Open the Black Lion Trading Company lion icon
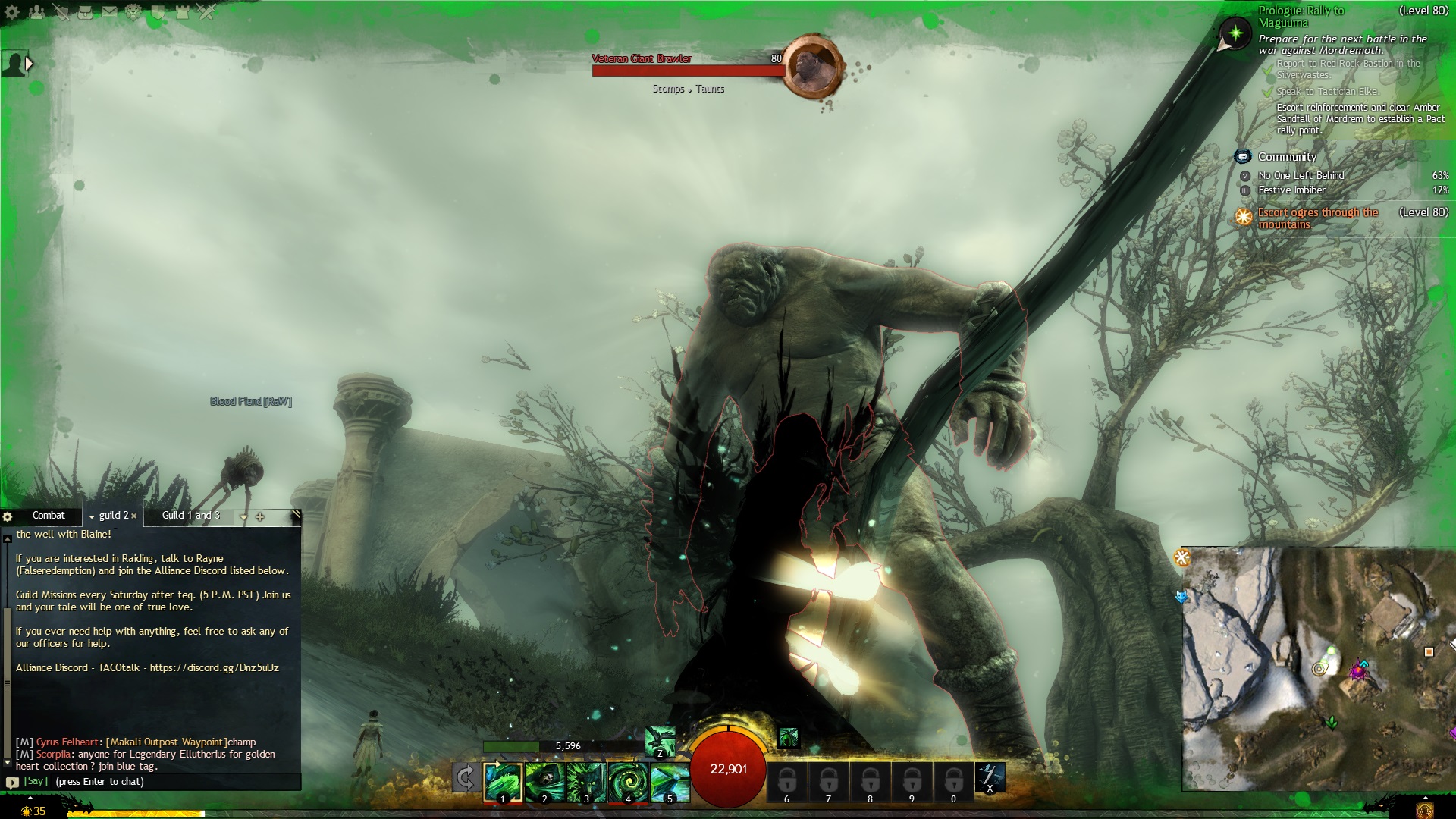Viewport: 1456px width, 819px height. coord(133,11)
